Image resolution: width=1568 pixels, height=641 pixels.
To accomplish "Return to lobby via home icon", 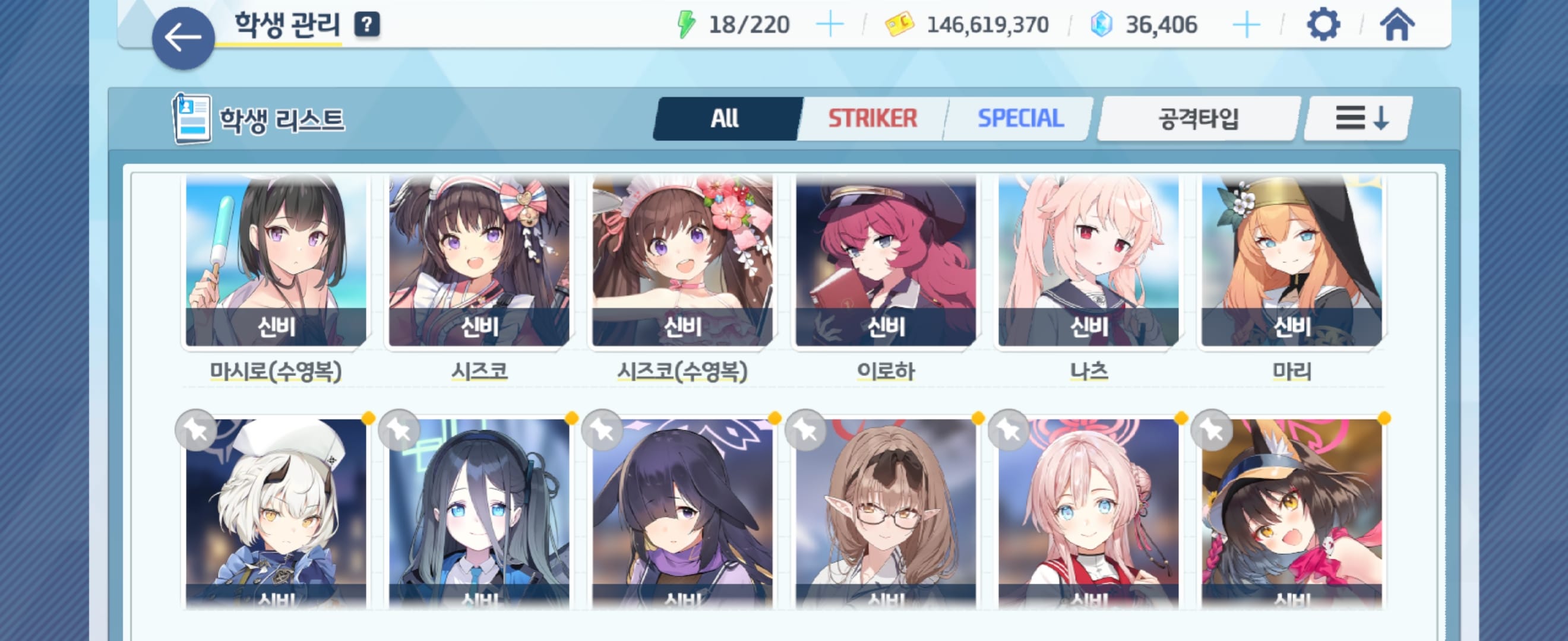I will (x=1397, y=25).
